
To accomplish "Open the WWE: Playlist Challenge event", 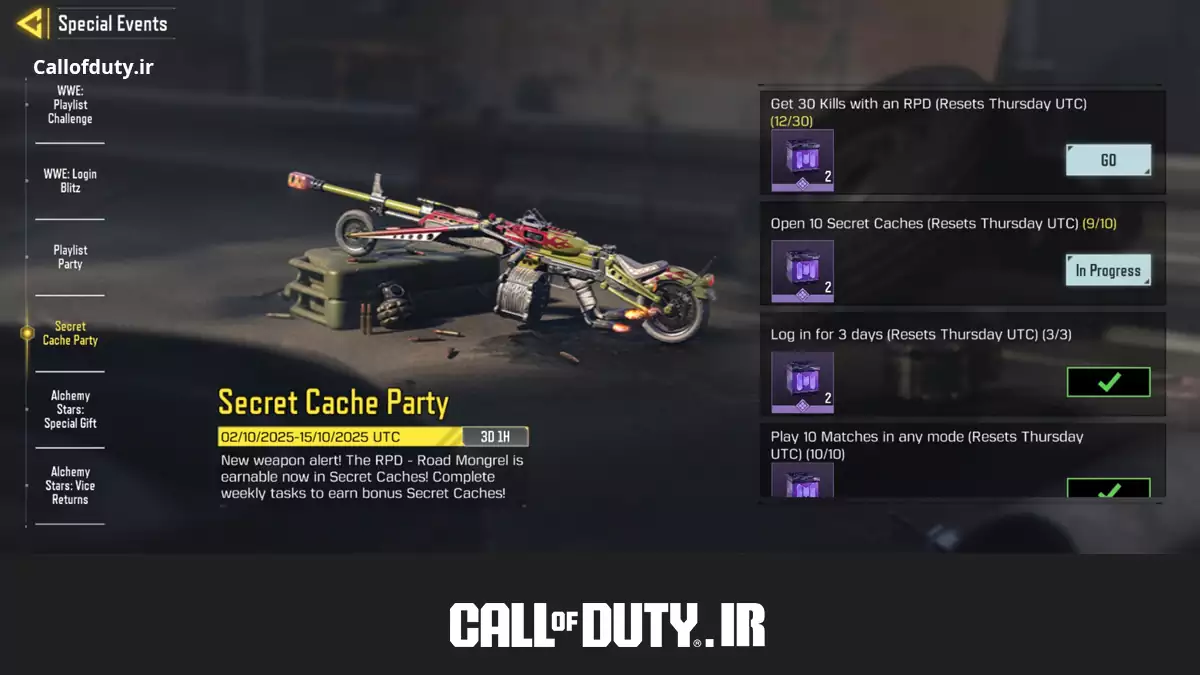I will click(x=70, y=105).
